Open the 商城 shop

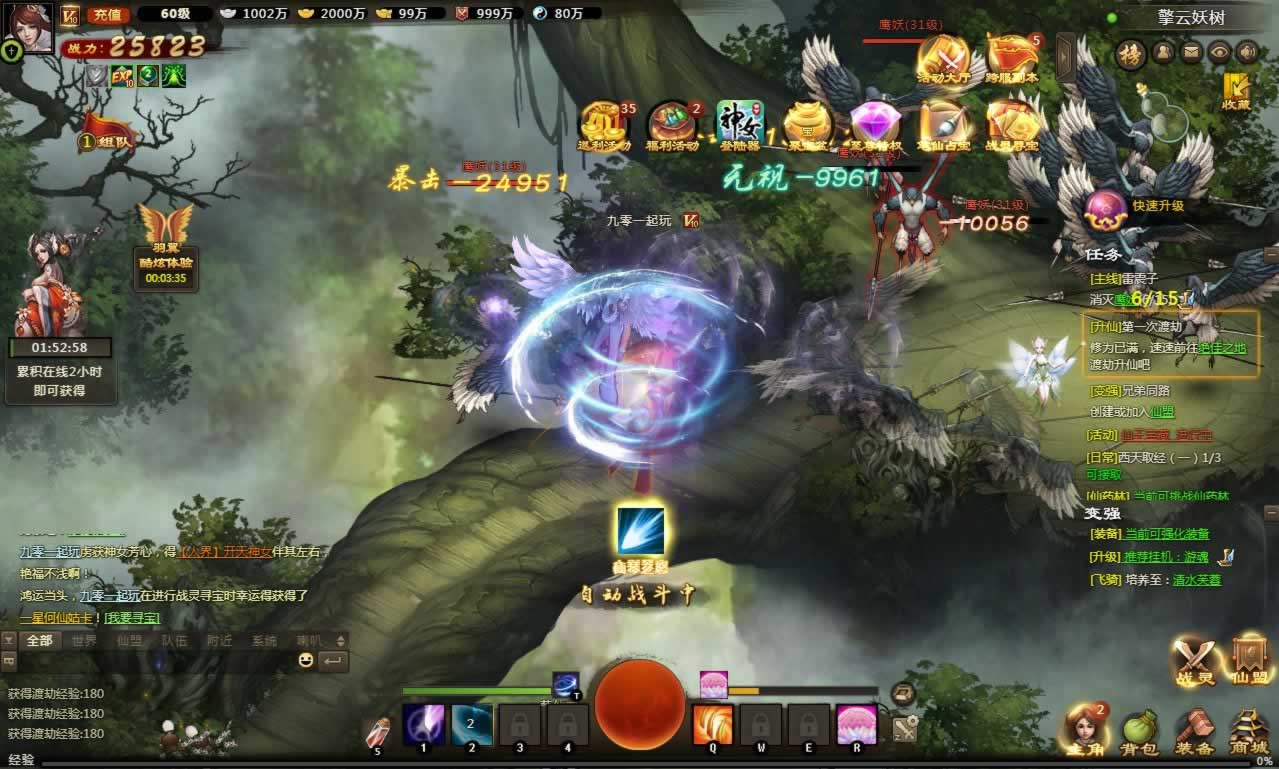tap(1249, 731)
